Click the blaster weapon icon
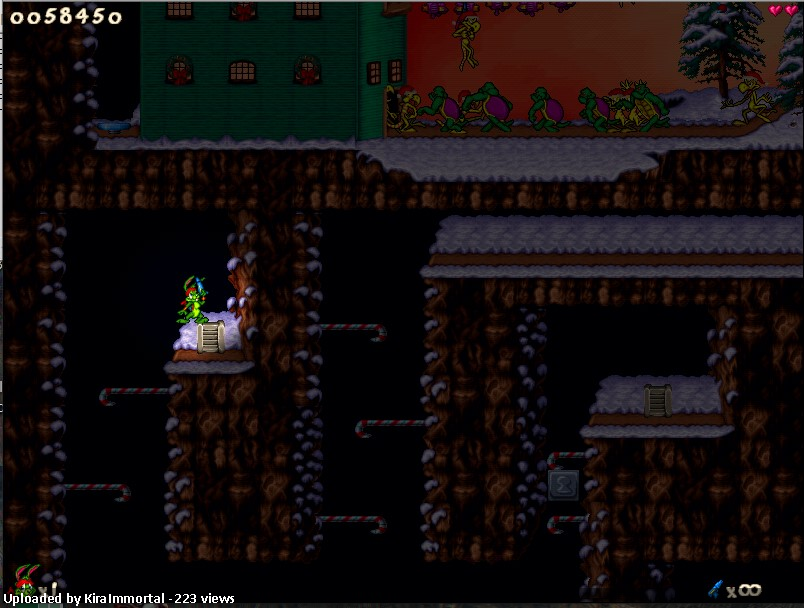 716,588
